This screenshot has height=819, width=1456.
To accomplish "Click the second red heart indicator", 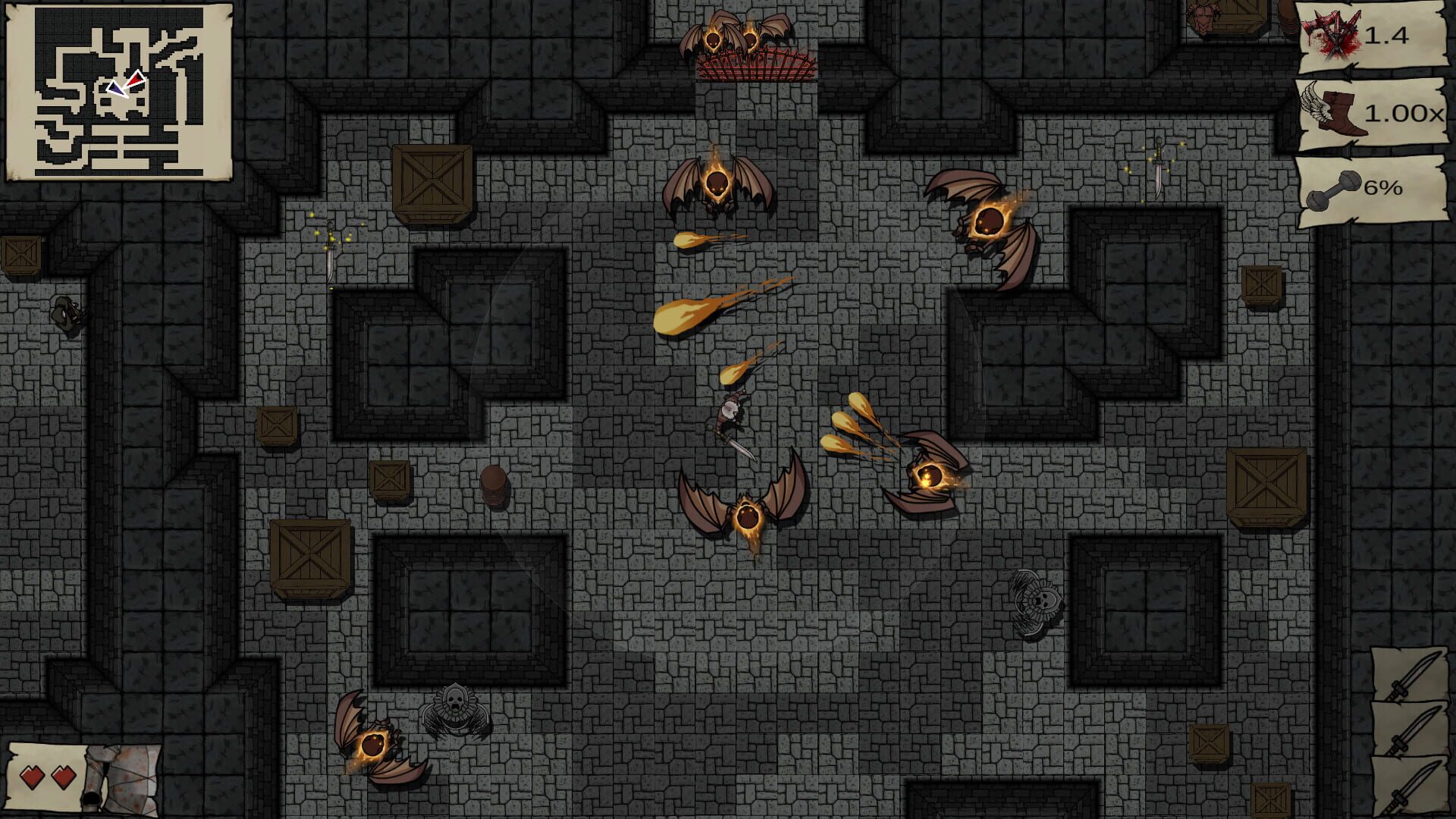I will (62, 778).
